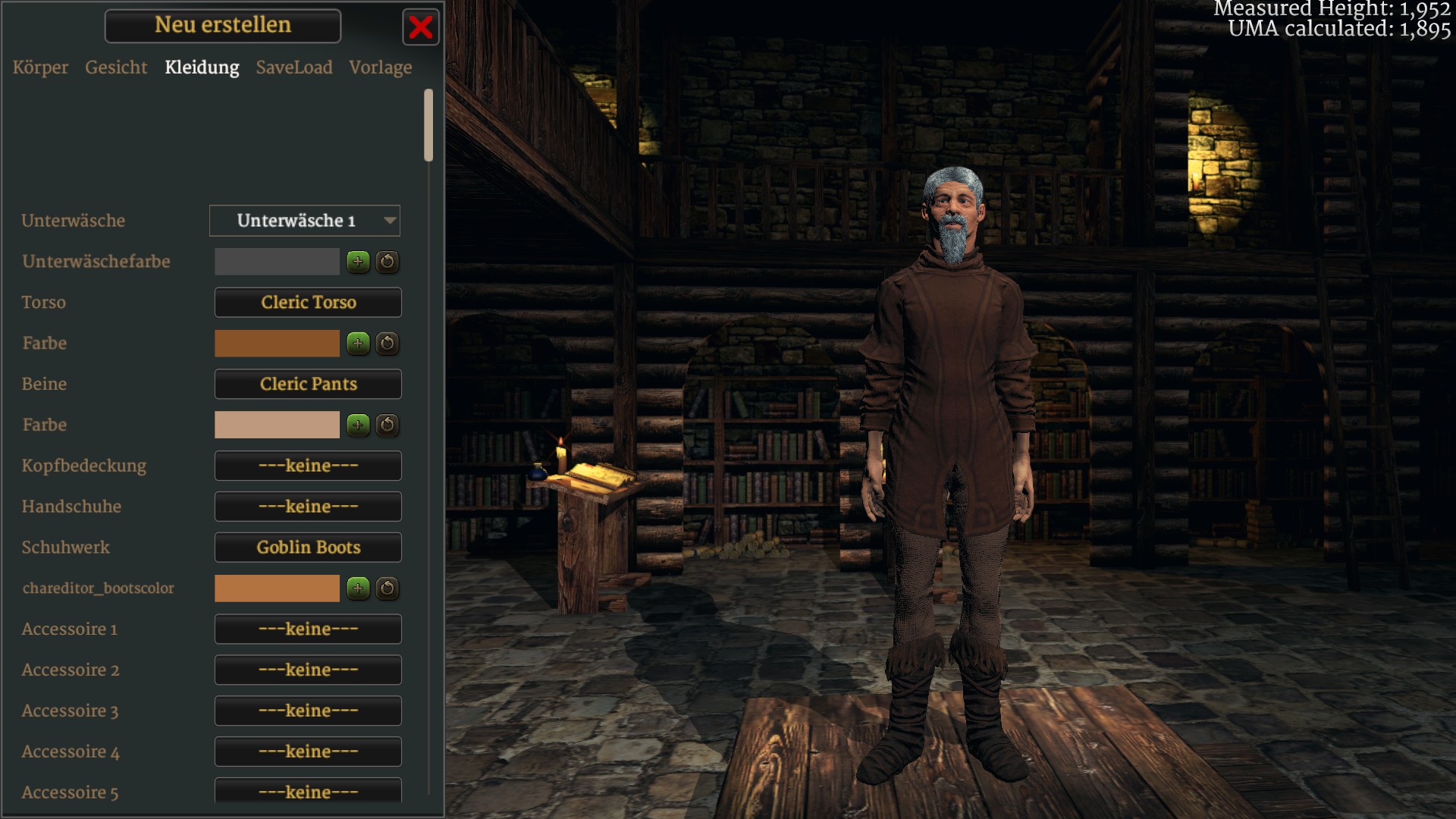Show the Vorlage tab
Image resolution: width=1456 pixels, height=819 pixels.
tap(381, 67)
